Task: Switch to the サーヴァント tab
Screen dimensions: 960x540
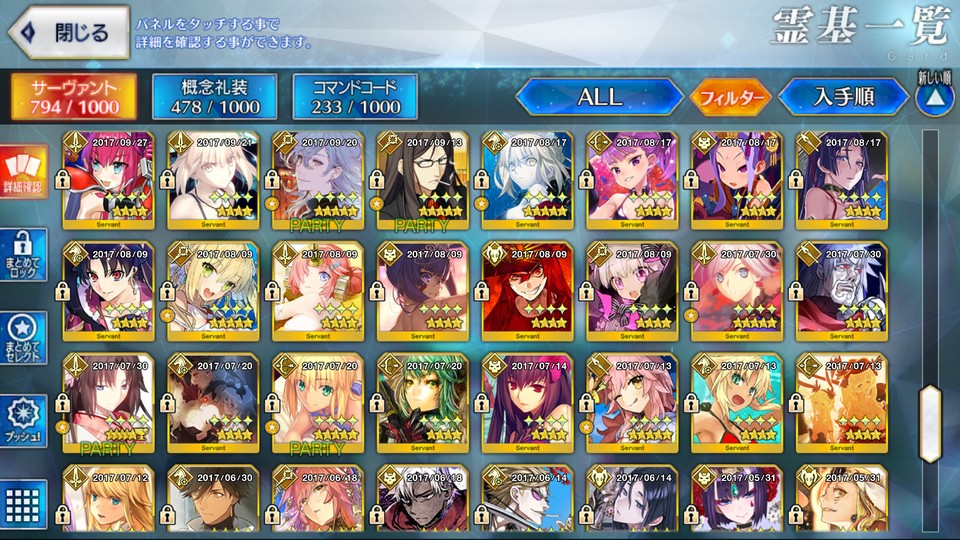Action: pos(74,96)
